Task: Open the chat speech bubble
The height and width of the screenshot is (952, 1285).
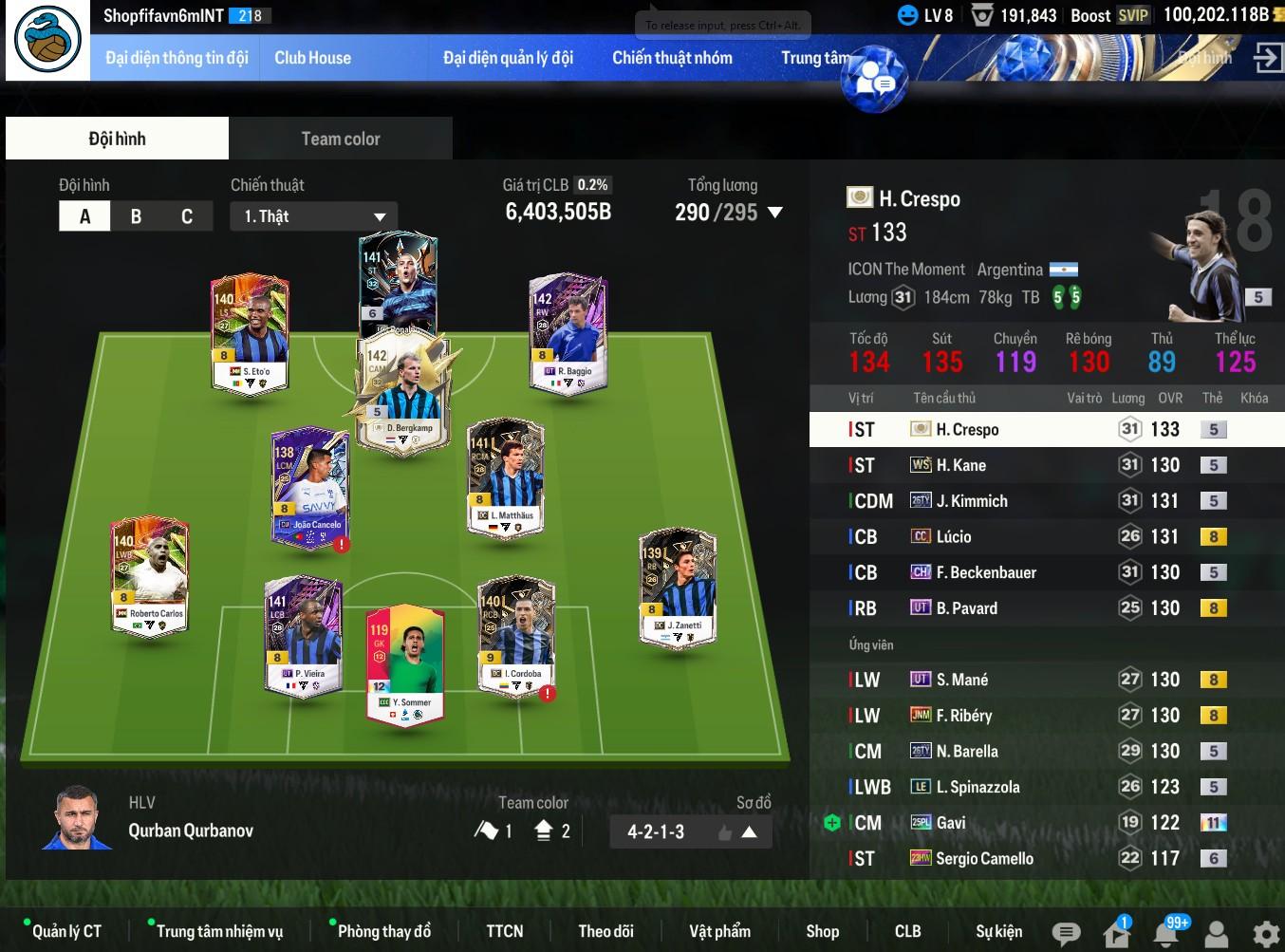Action: pyautogui.click(x=1066, y=933)
